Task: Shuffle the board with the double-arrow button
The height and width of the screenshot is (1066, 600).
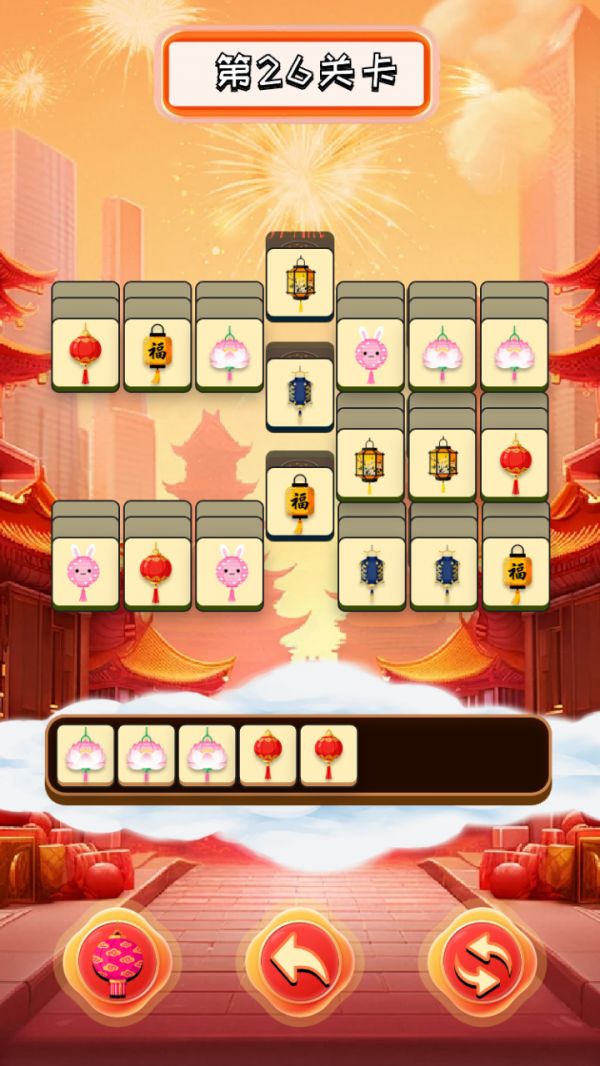Action: 482,964
